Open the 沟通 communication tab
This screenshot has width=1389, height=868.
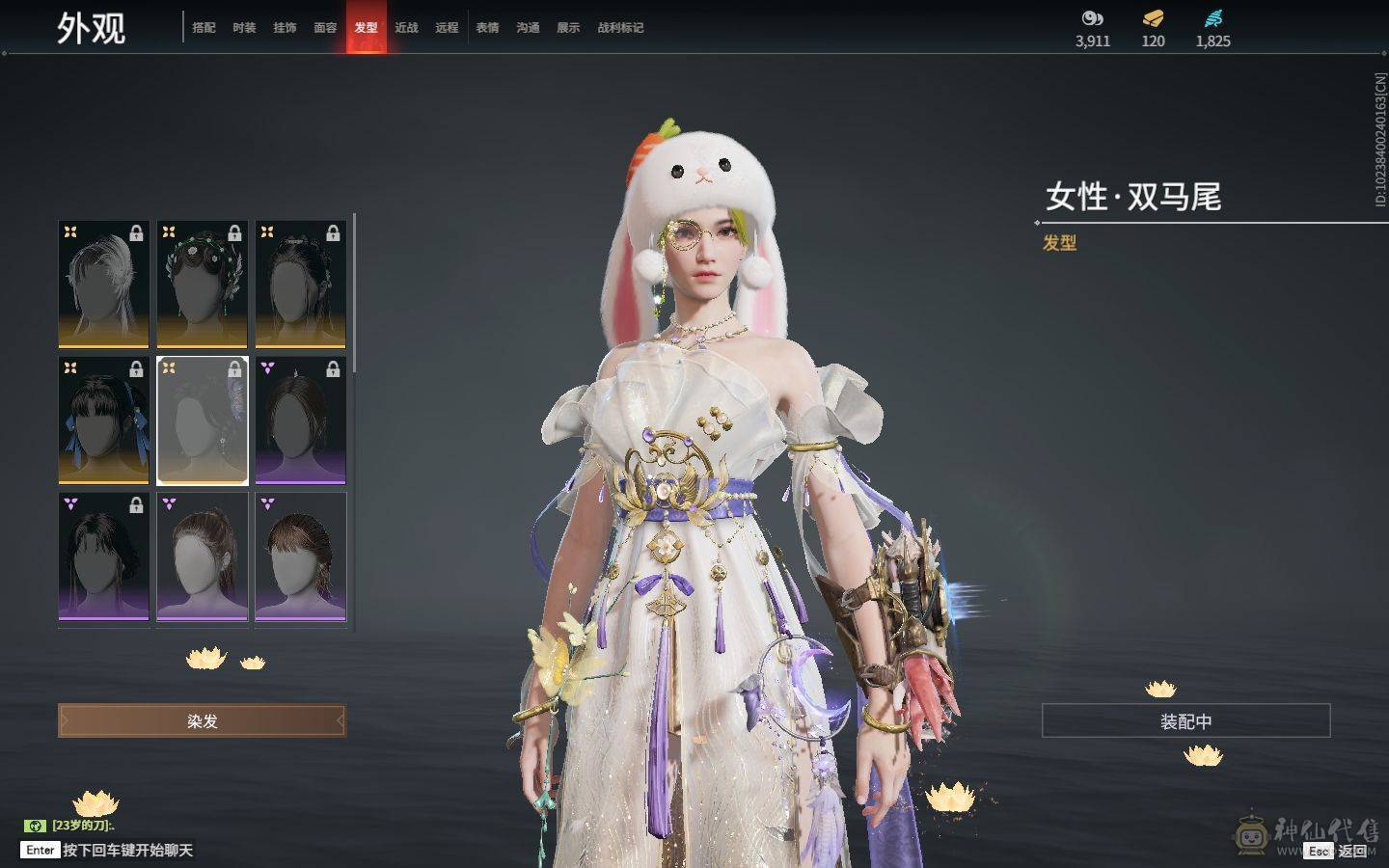coord(528,28)
